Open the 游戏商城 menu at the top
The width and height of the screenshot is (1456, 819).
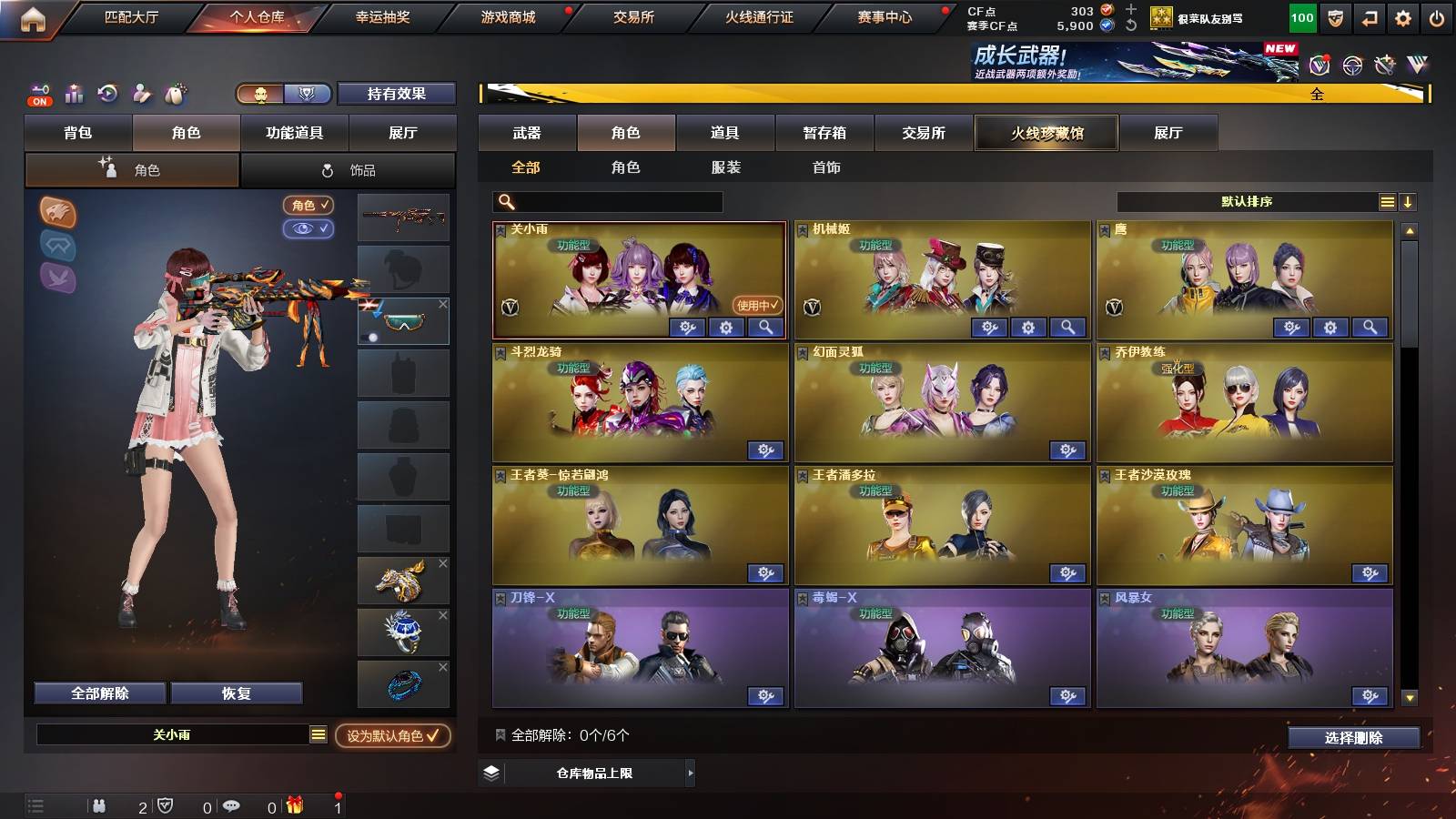[507, 16]
